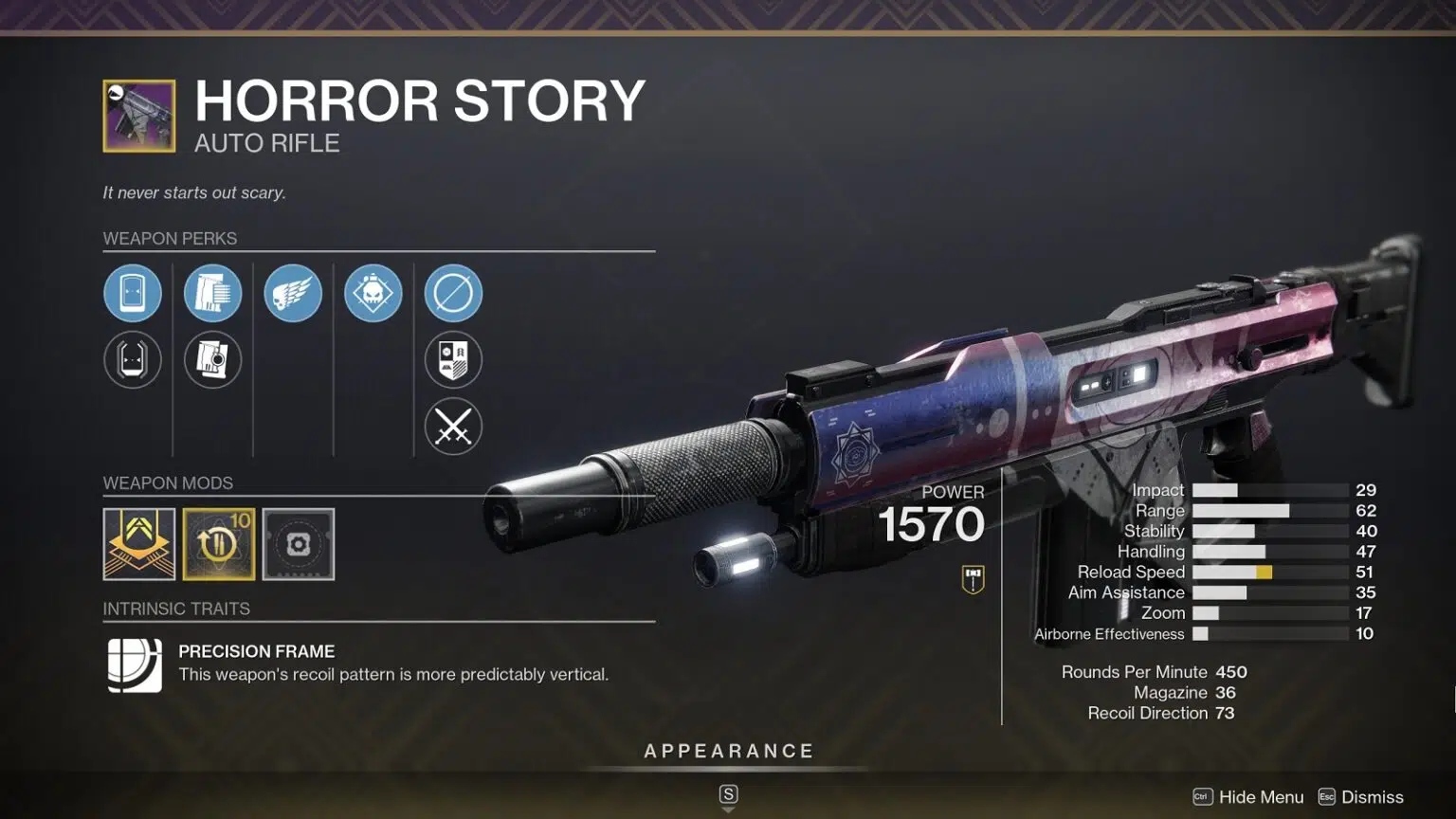Select the active barrel perk icon
This screenshot has height=819, width=1456.
coord(133,293)
